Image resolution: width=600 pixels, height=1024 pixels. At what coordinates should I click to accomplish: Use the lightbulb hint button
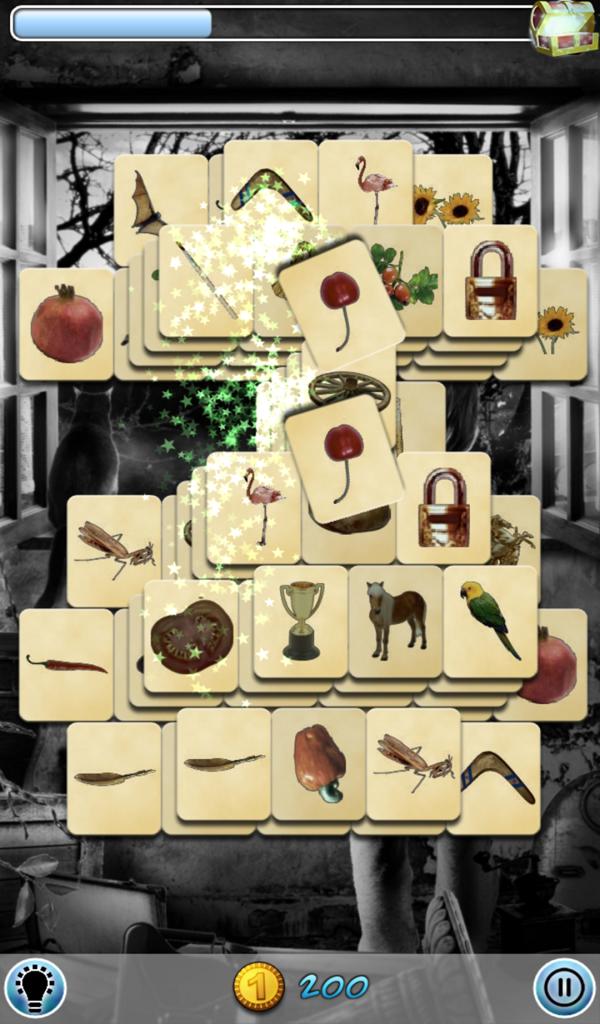(35, 987)
